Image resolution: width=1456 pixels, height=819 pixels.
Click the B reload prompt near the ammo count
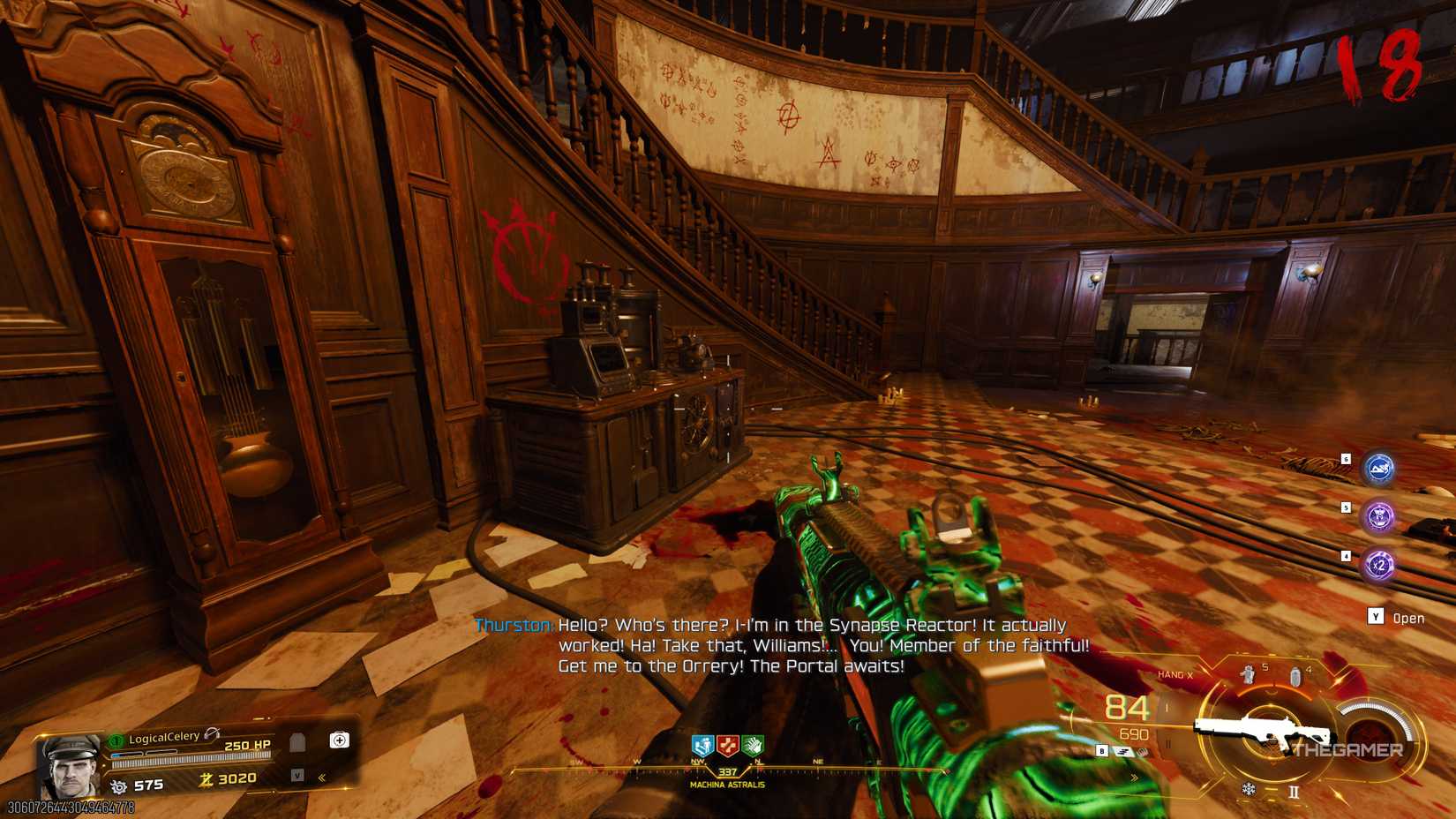tap(1101, 750)
